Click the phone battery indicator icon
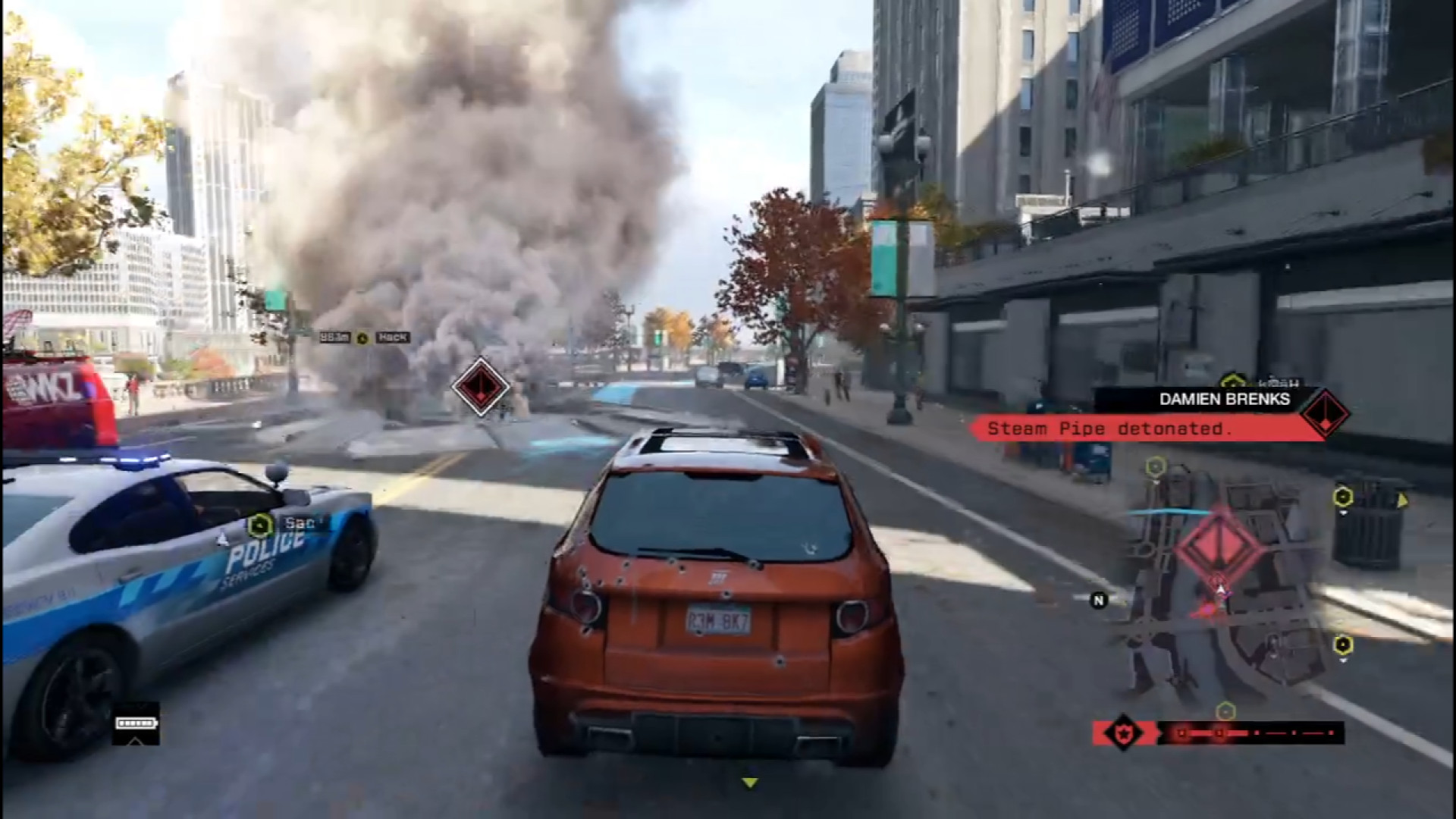Viewport: 1456px width, 819px height. [136, 723]
